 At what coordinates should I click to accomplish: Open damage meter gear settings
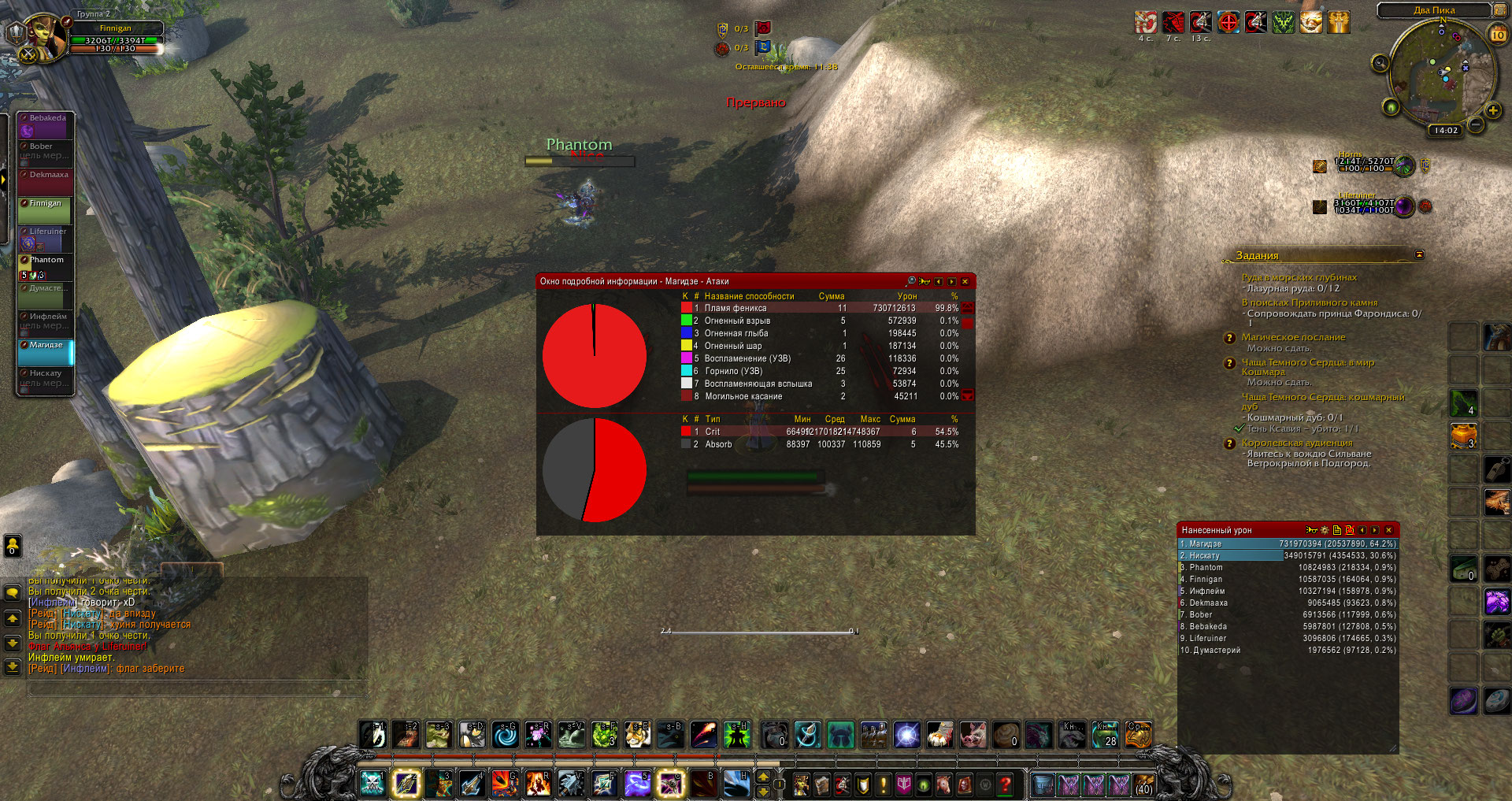(x=1325, y=530)
